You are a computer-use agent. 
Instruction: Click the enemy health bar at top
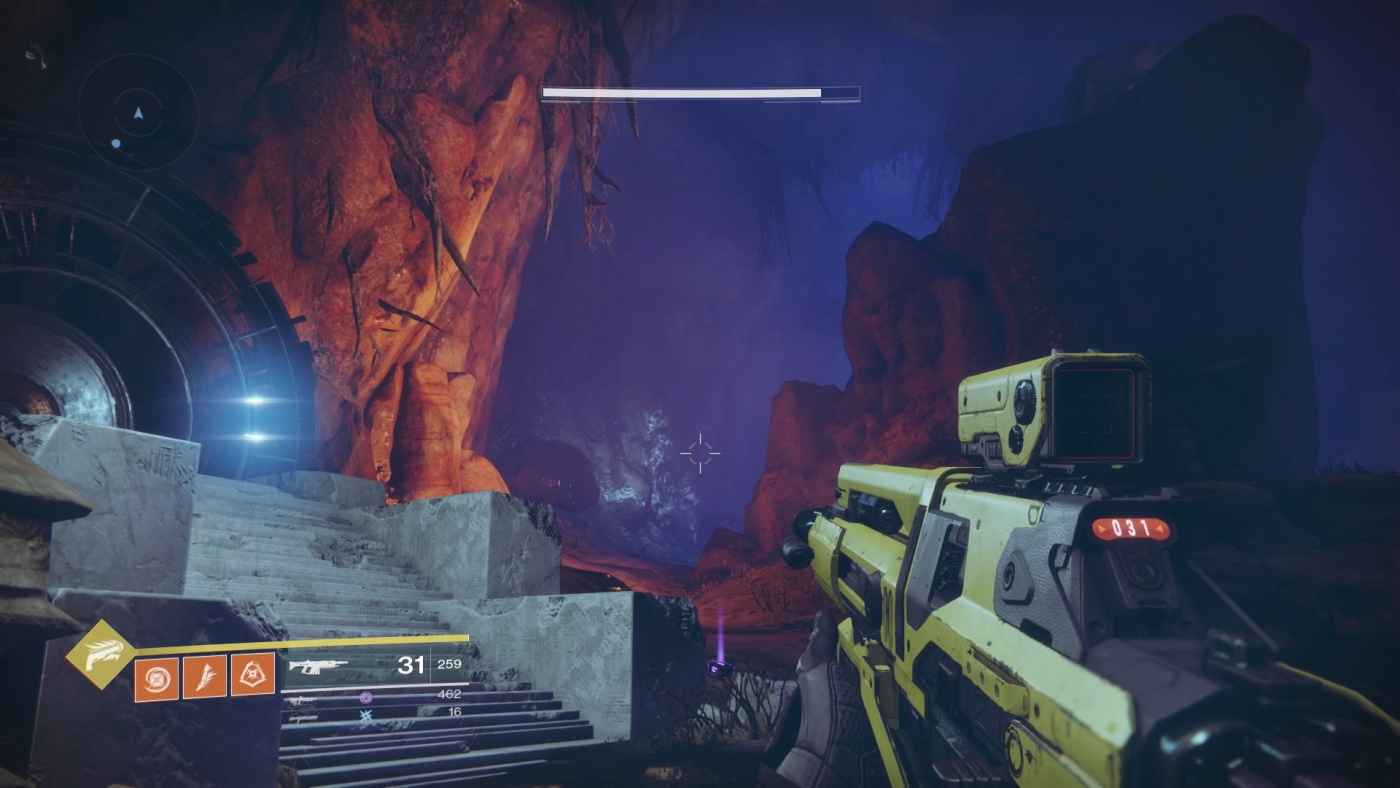pyautogui.click(x=700, y=91)
